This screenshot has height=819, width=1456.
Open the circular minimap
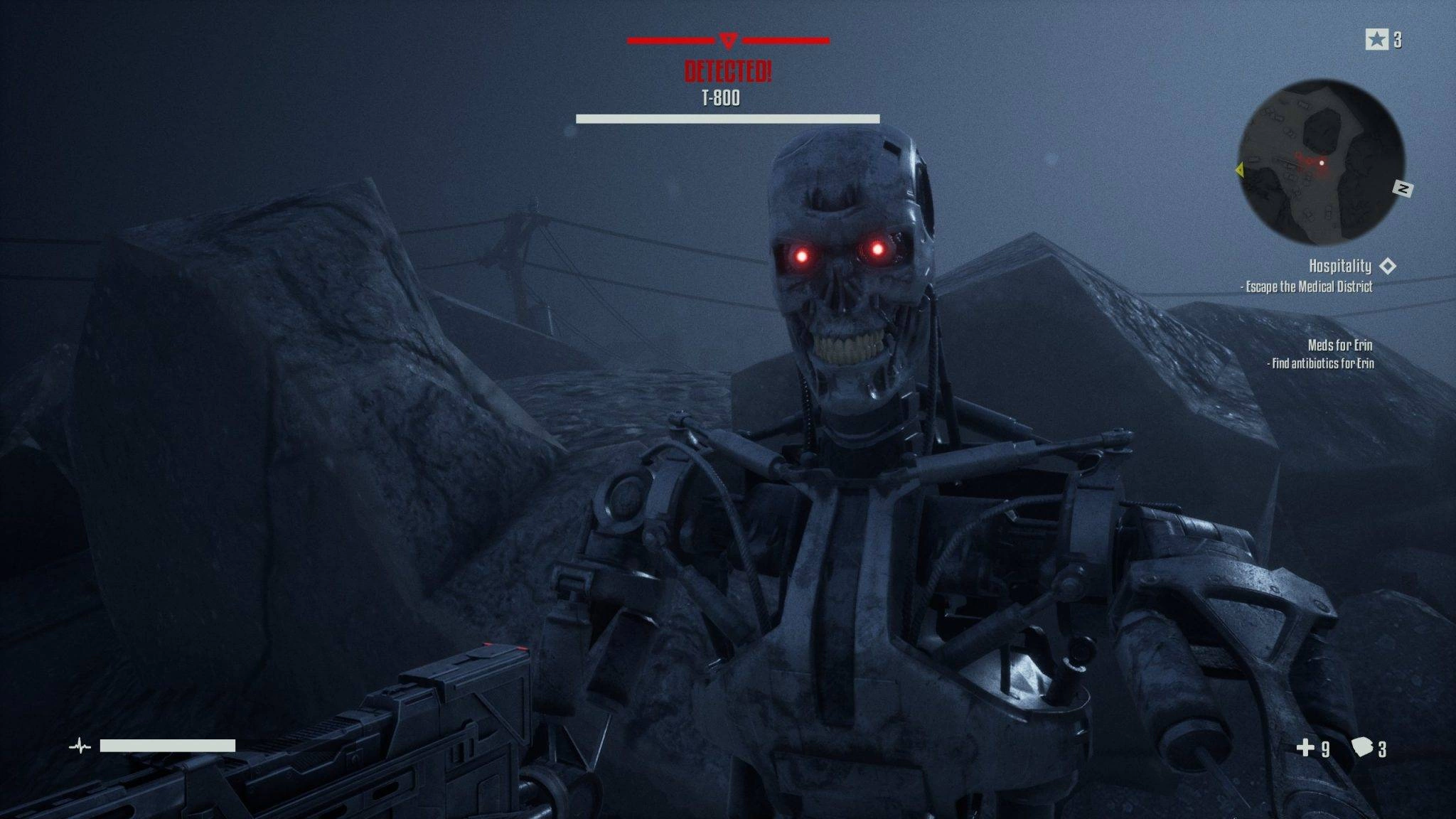(x=1321, y=163)
